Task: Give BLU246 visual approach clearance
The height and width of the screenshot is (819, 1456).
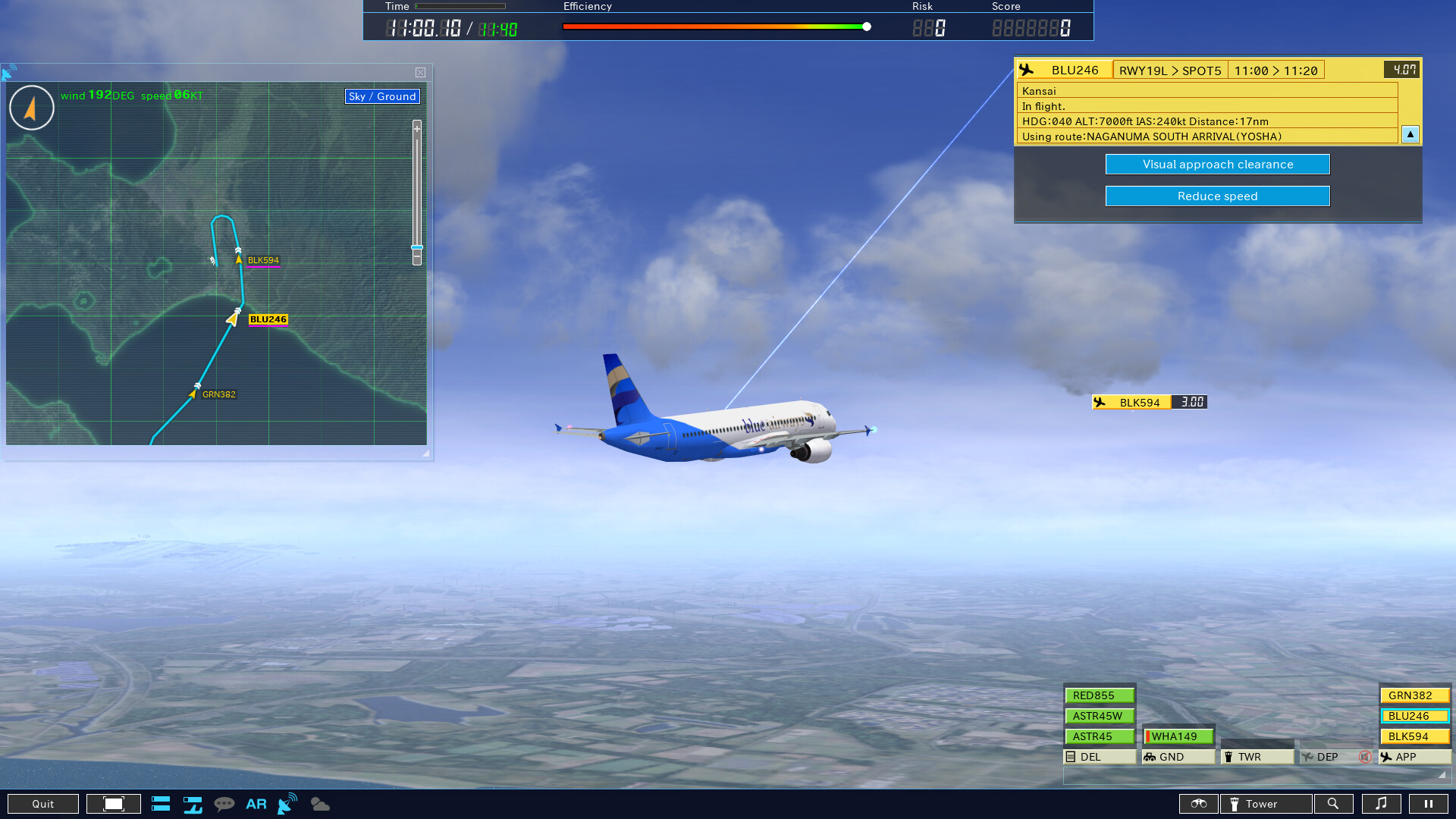Action: [1217, 164]
